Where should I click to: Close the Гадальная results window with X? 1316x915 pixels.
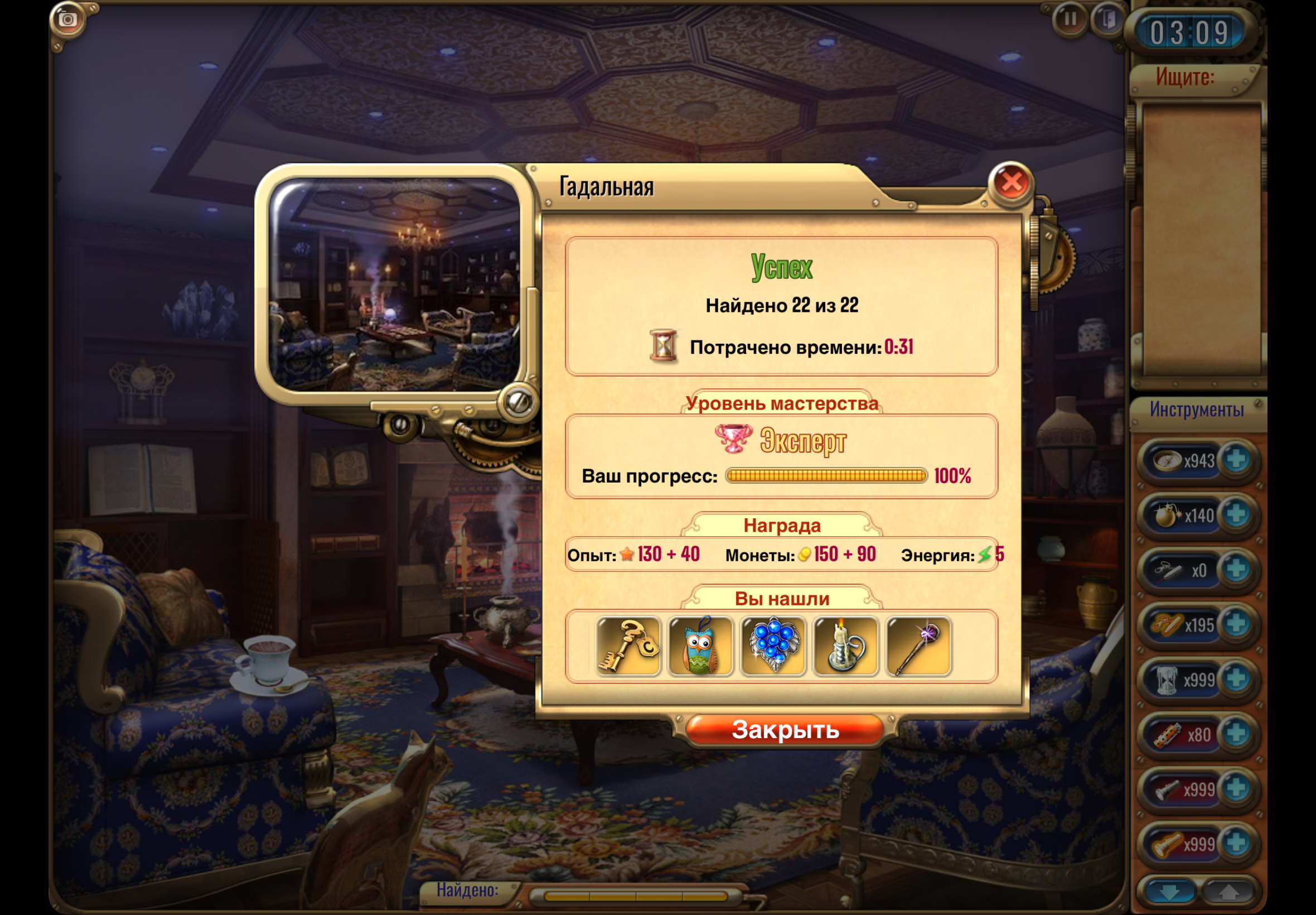pos(1011,183)
